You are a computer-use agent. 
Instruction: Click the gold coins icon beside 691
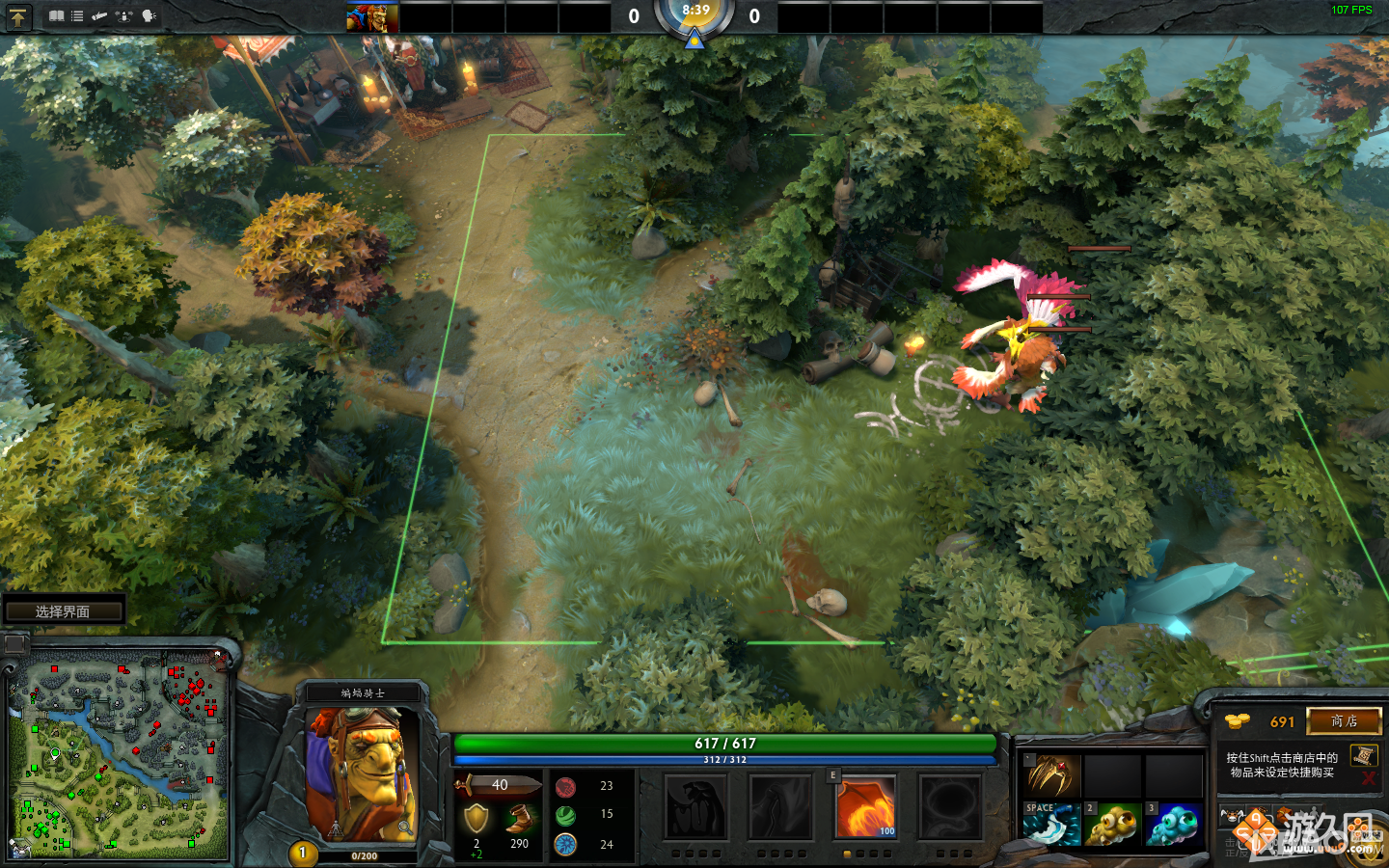click(1235, 721)
